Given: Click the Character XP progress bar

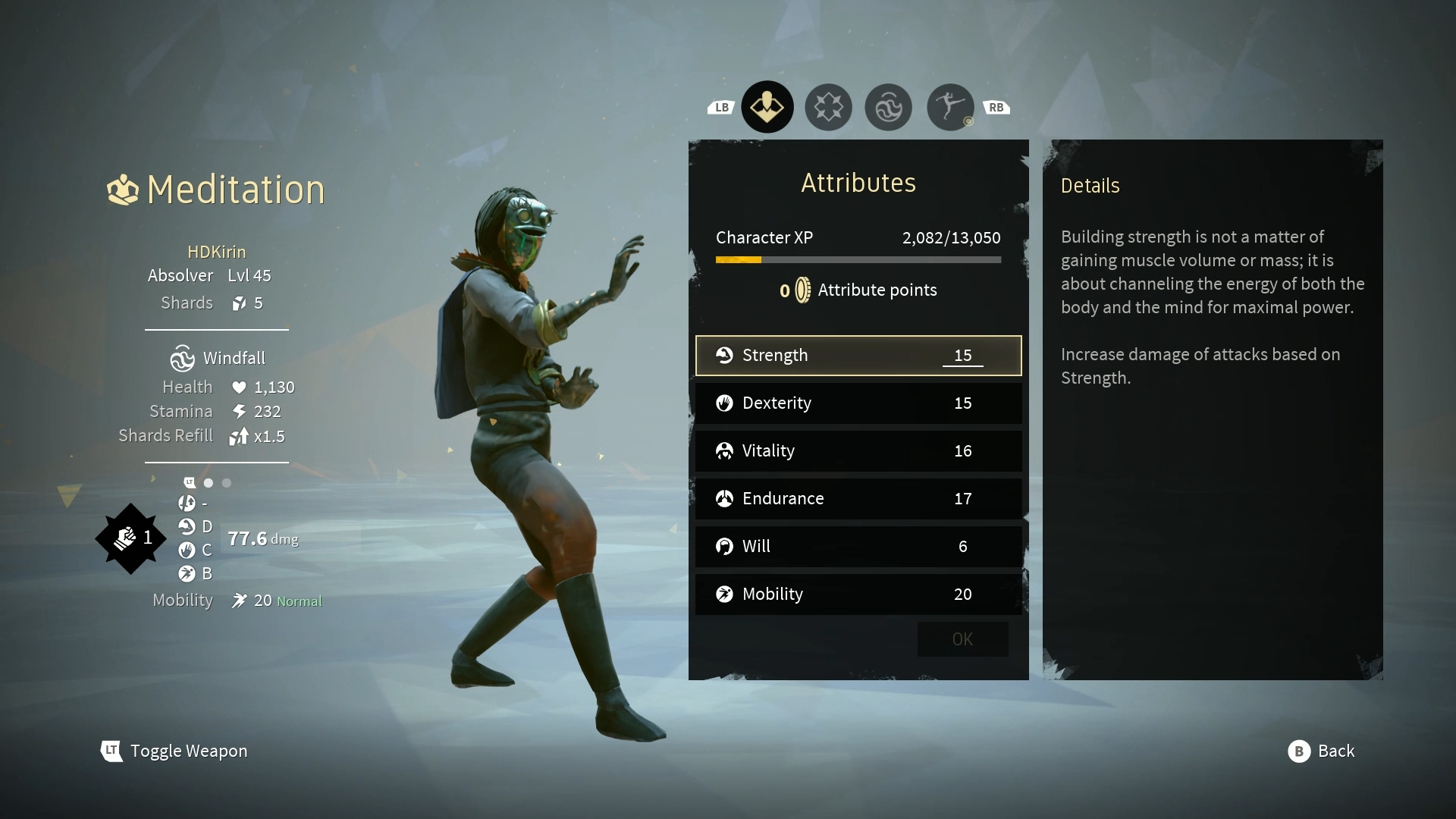Looking at the screenshot, I should tap(858, 259).
